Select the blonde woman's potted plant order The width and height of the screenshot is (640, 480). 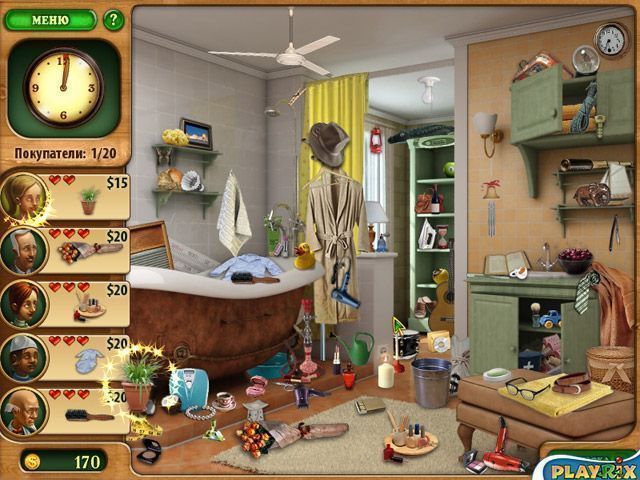90,197
